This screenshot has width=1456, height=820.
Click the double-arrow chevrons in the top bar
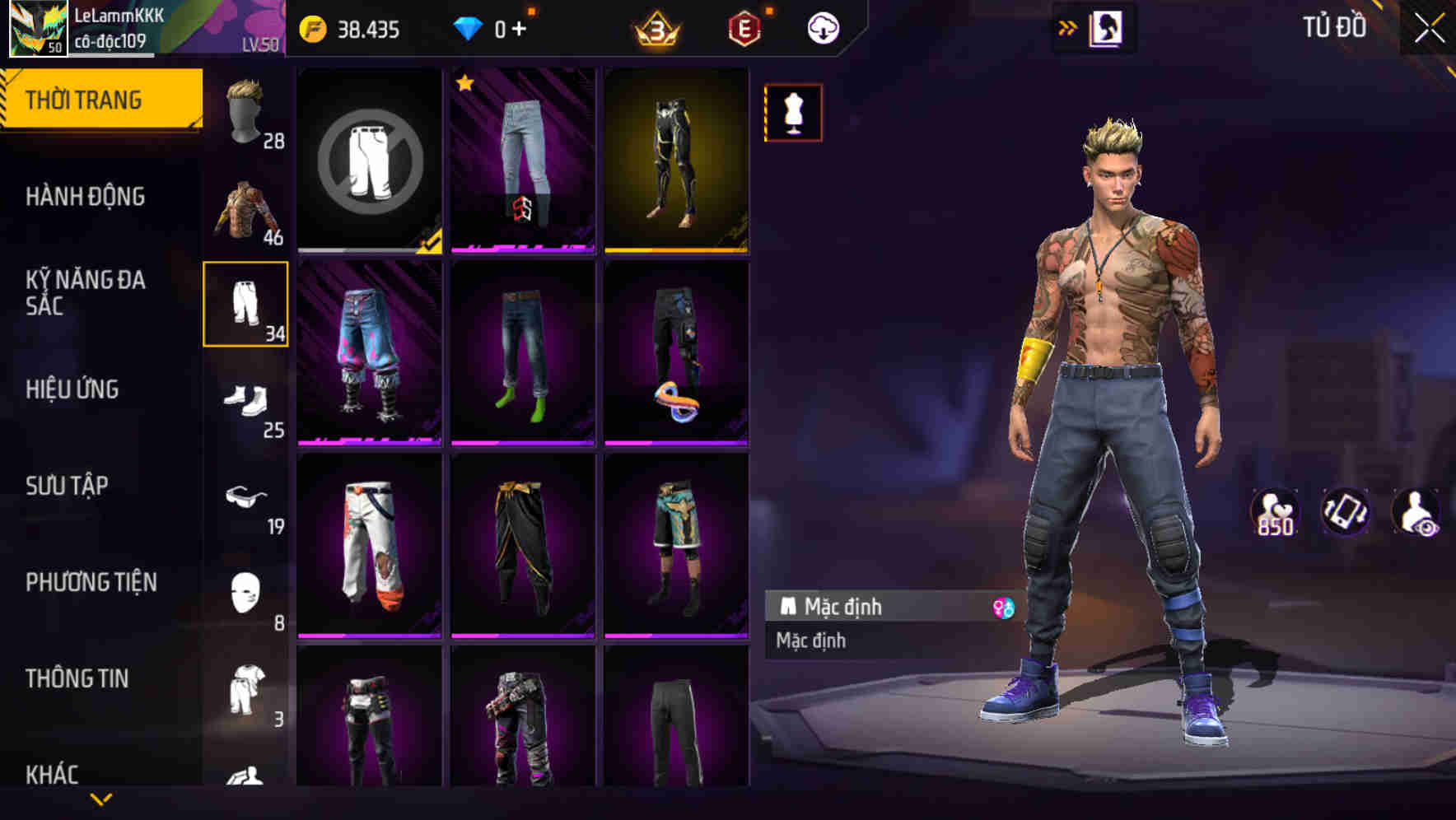1068,27
